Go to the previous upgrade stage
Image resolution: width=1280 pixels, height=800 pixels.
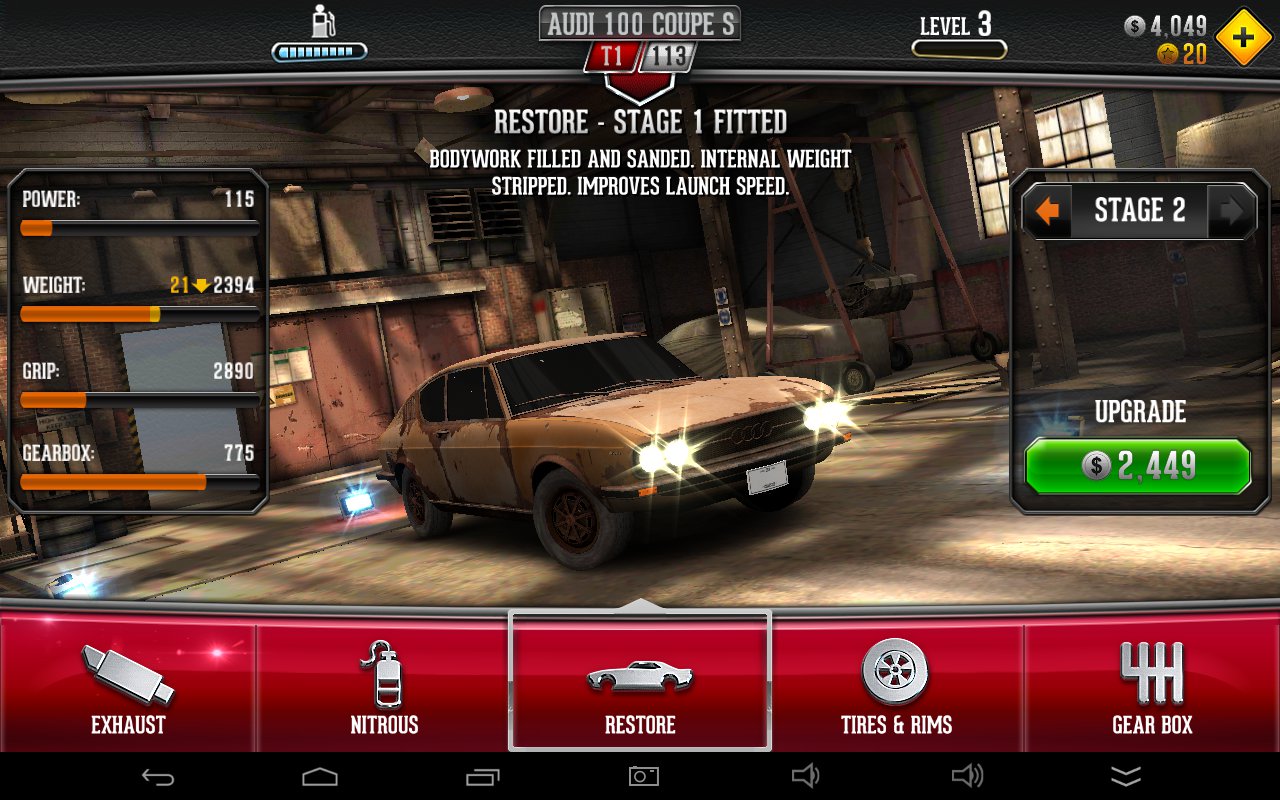[1047, 211]
